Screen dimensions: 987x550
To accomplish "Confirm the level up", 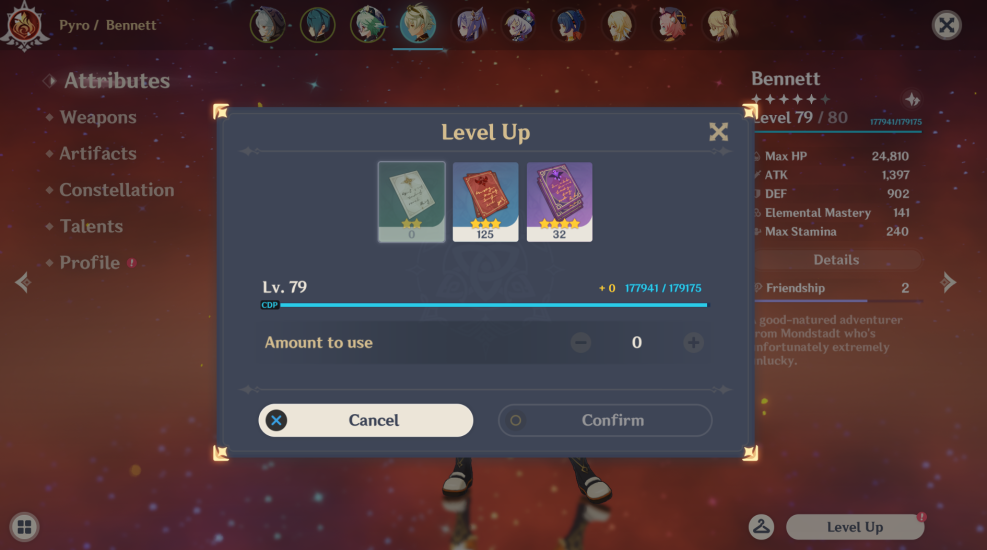I will 605,421.
